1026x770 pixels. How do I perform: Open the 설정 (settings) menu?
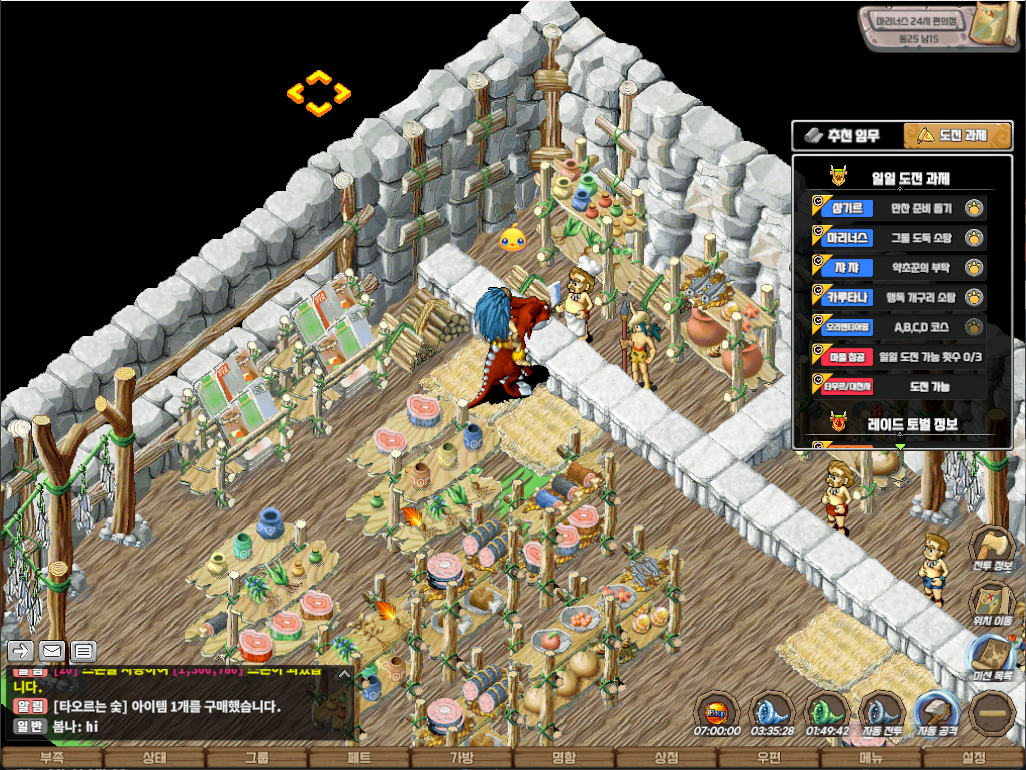click(x=973, y=758)
